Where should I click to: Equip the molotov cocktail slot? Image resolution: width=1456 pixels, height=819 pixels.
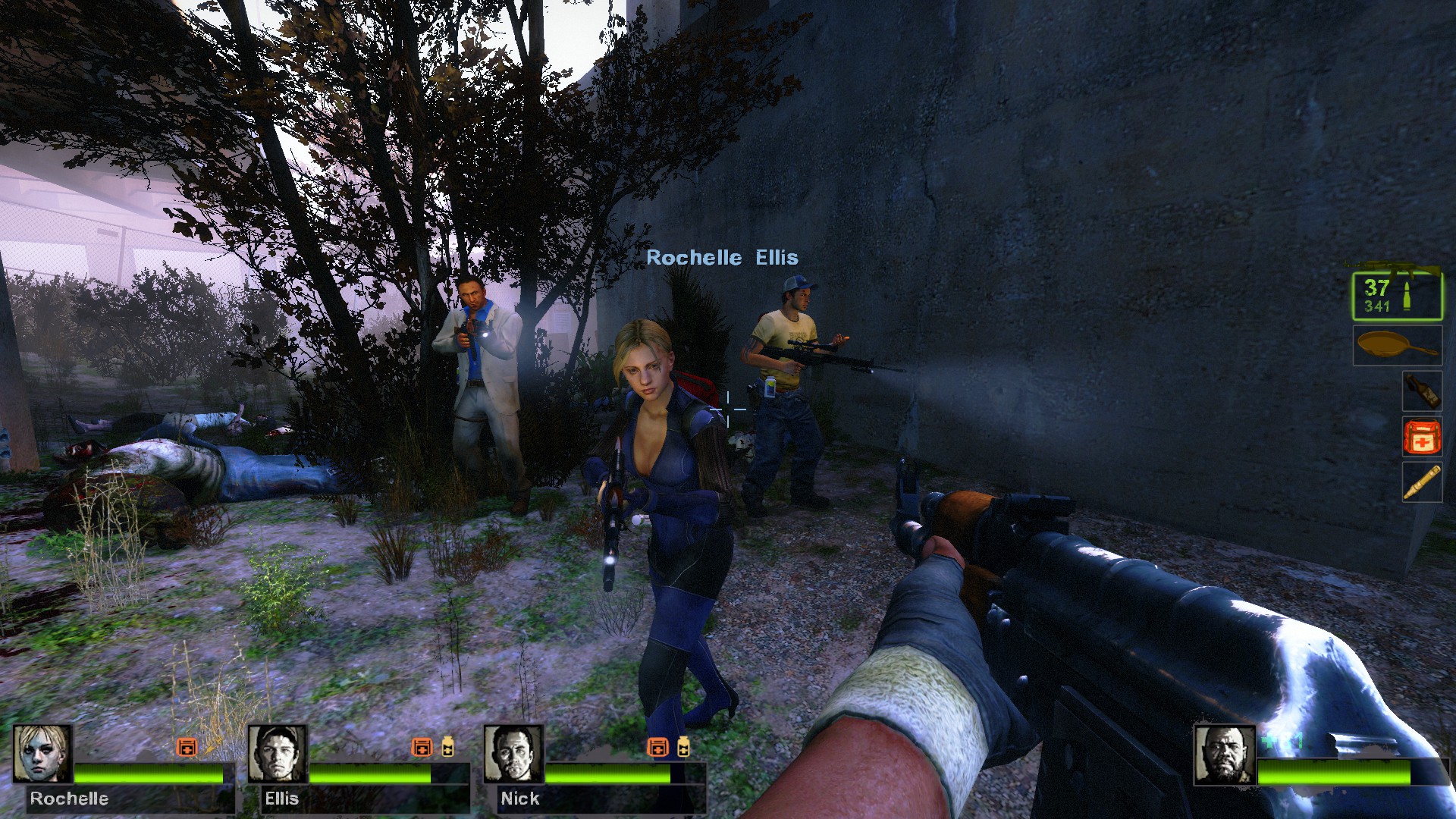1421,391
